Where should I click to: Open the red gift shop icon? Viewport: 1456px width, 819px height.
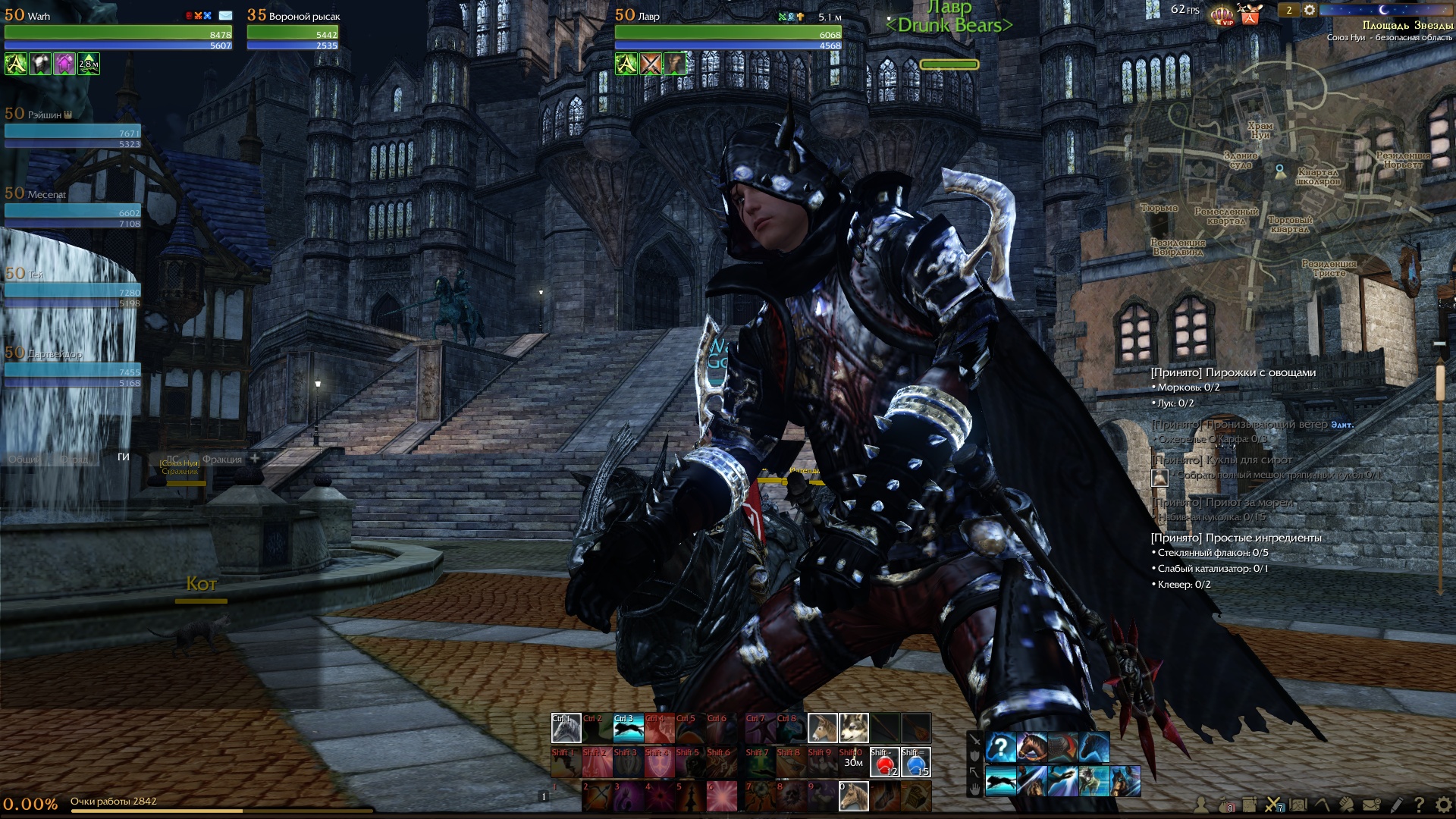1250,14
